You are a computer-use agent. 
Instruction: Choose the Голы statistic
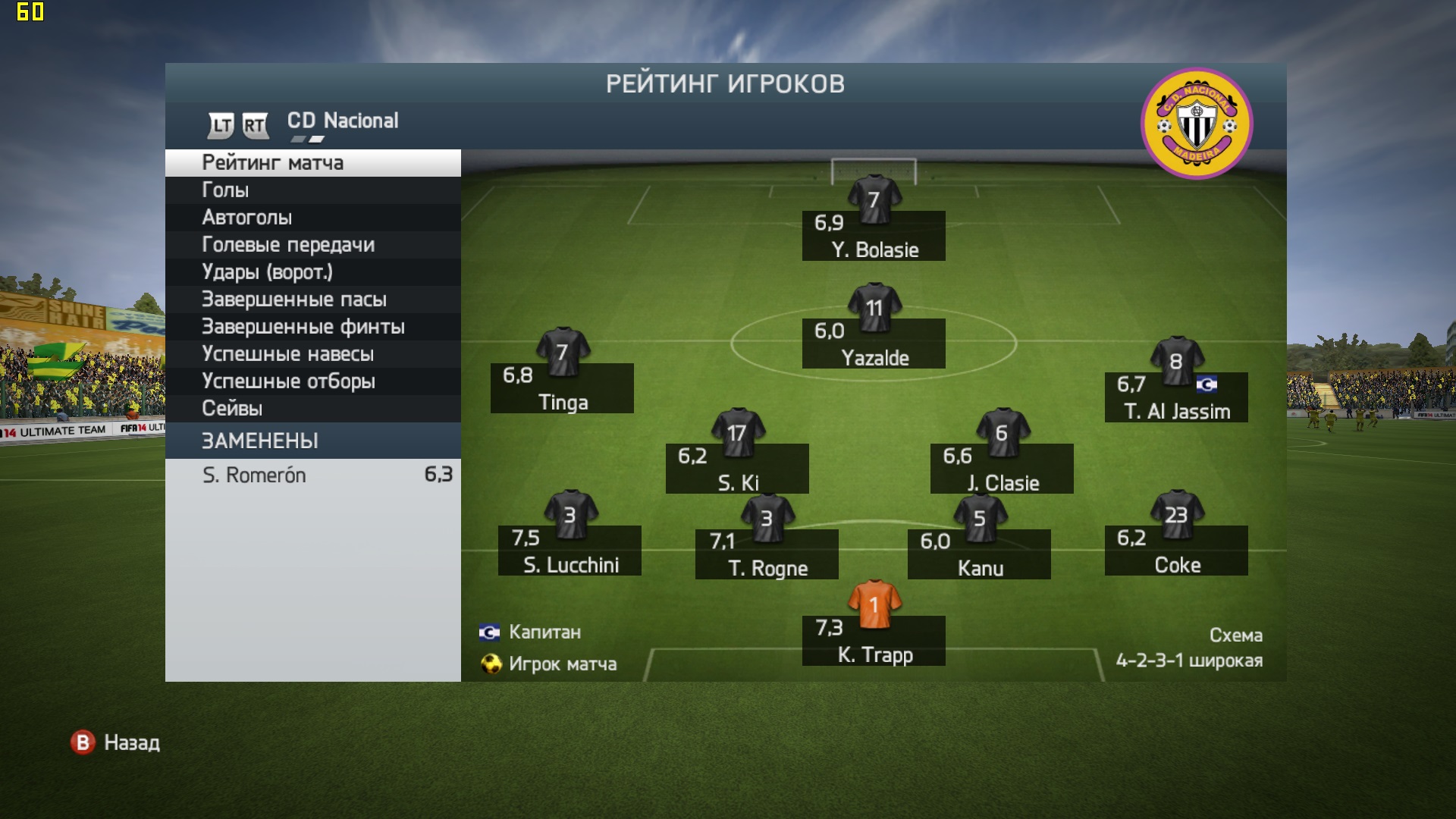point(312,190)
